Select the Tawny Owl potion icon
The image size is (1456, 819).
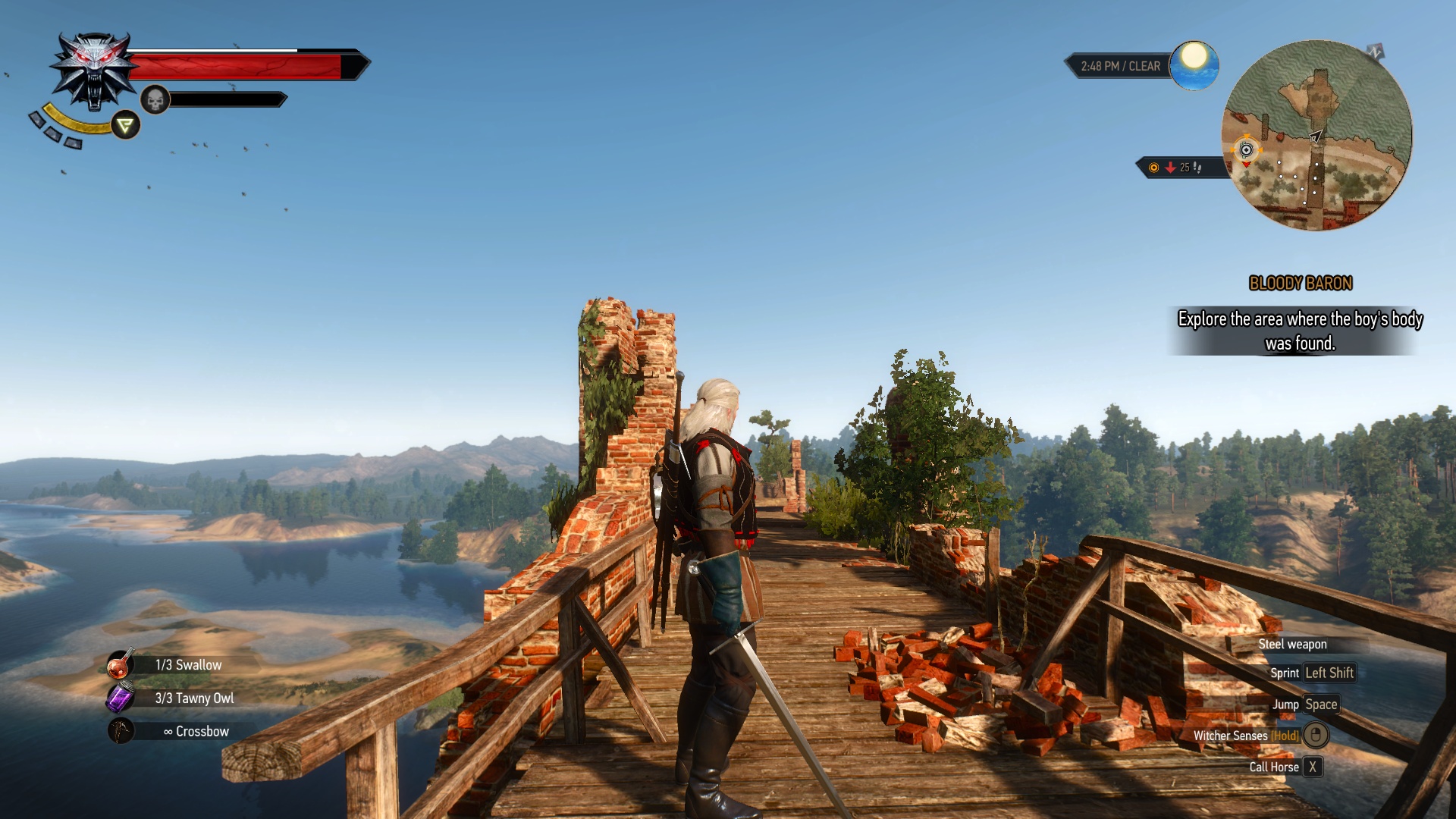point(121,698)
